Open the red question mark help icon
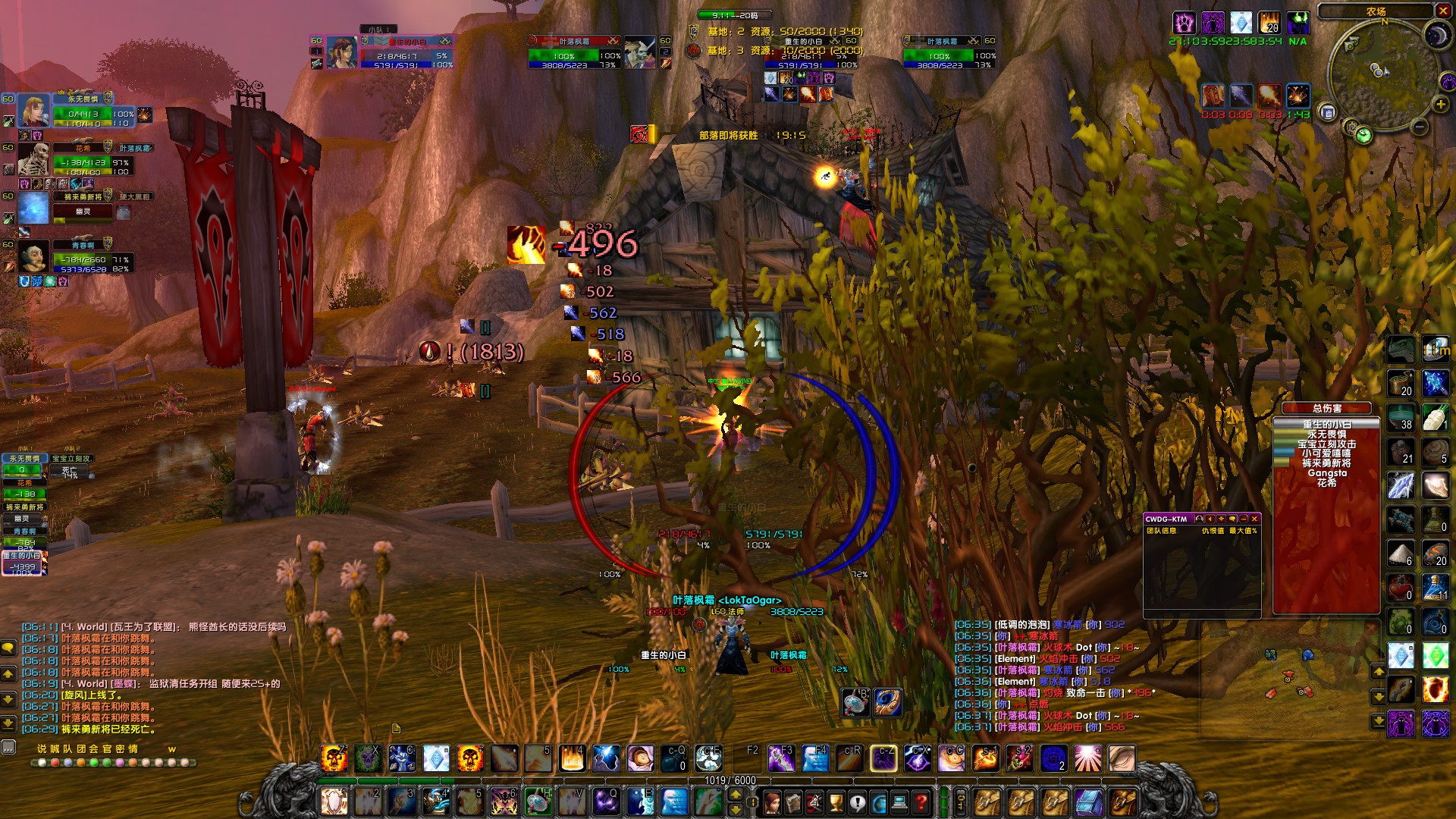The height and width of the screenshot is (819, 1456). [x=921, y=802]
